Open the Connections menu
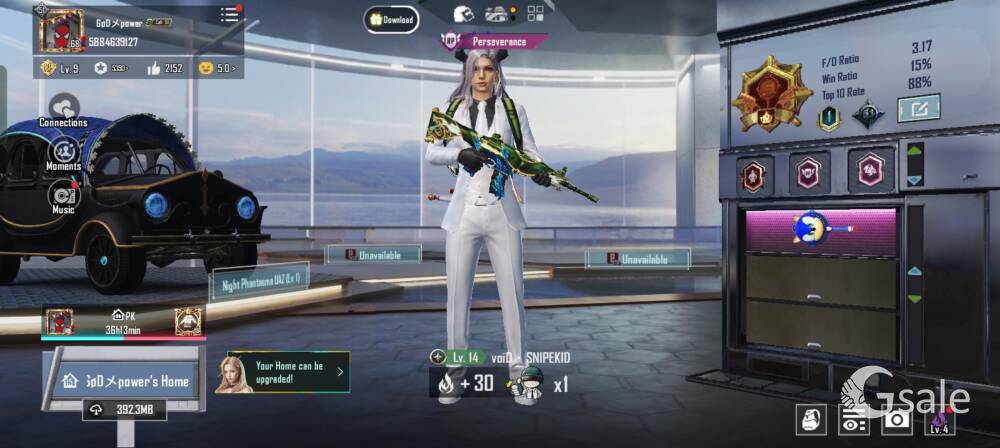Image resolution: width=1000 pixels, height=448 pixels. (64, 108)
